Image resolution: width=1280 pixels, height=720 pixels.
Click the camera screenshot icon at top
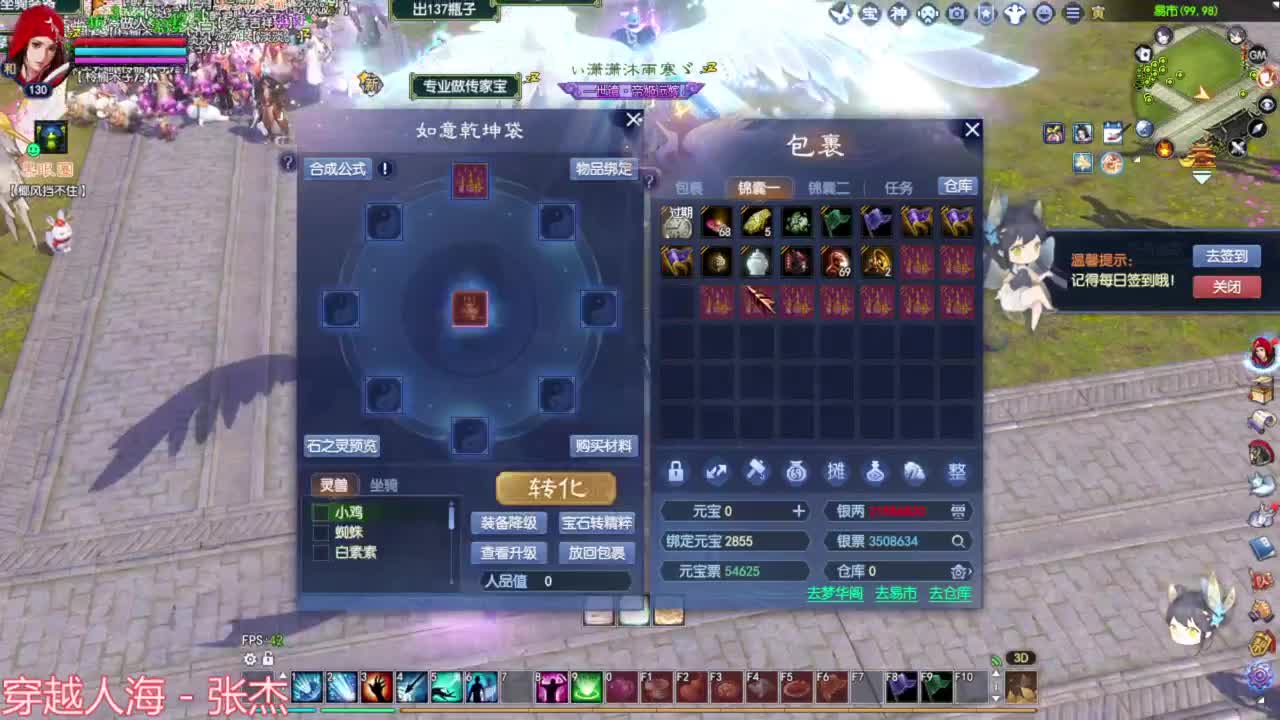(x=955, y=14)
